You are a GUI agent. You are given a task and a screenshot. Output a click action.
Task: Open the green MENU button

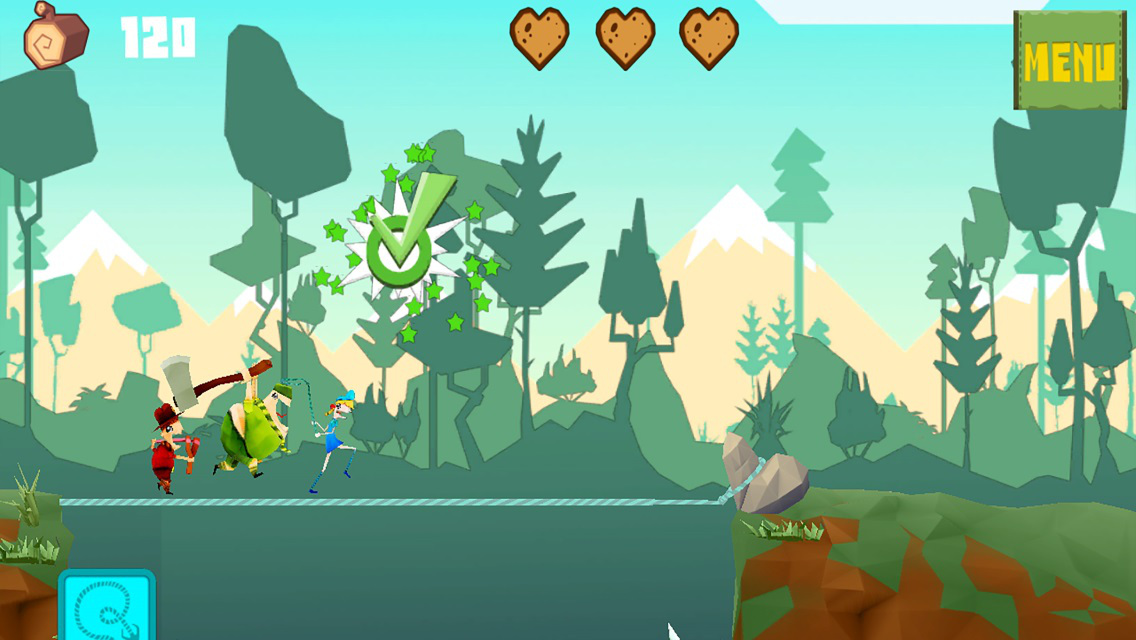(1069, 61)
